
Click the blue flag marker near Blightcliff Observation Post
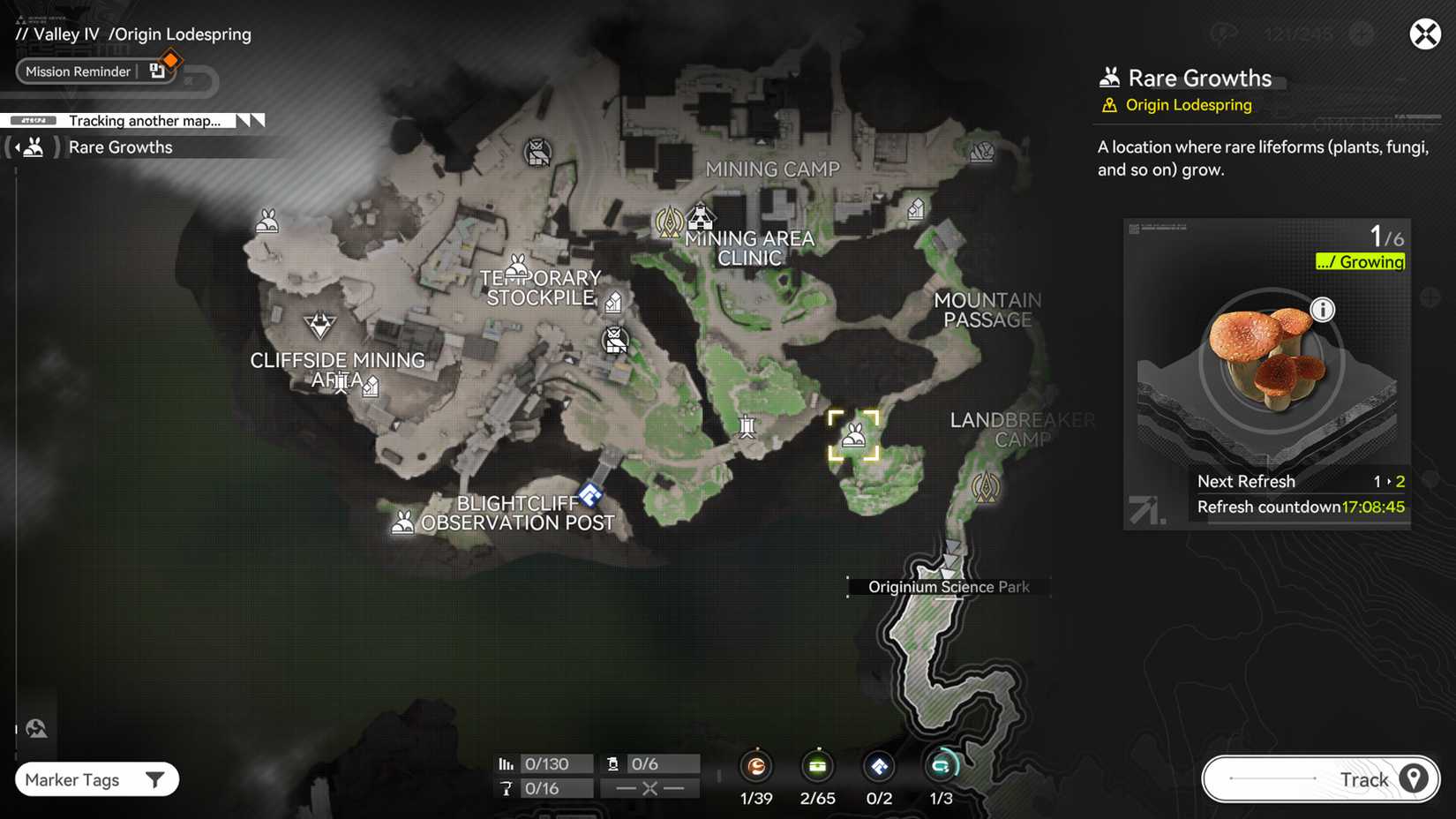click(x=589, y=494)
